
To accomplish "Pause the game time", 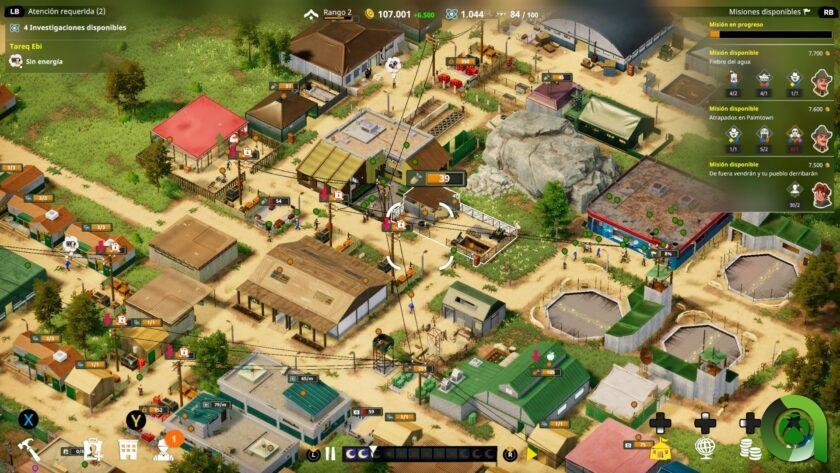I will (330, 453).
